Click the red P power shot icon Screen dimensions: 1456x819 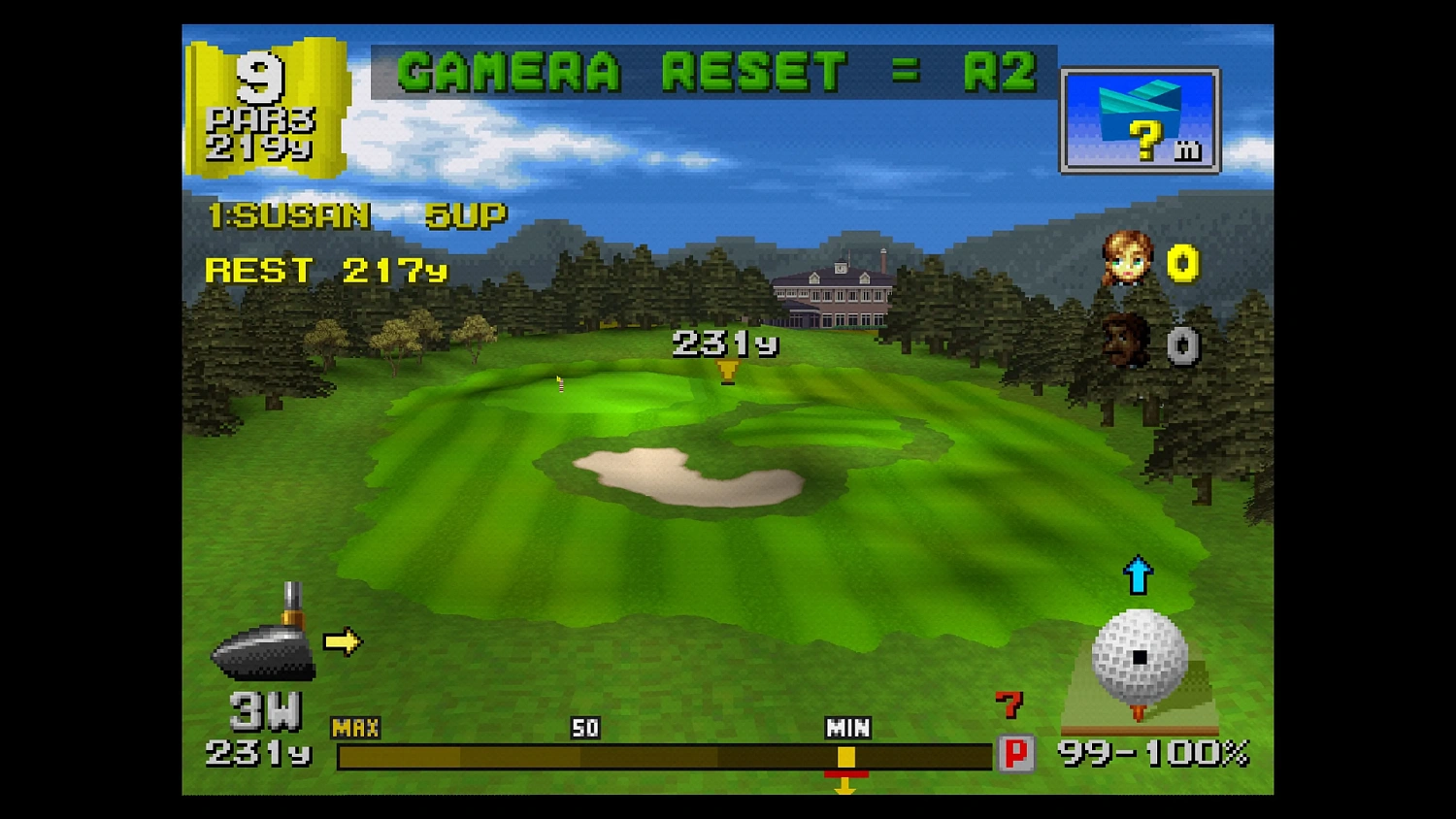[1016, 751]
